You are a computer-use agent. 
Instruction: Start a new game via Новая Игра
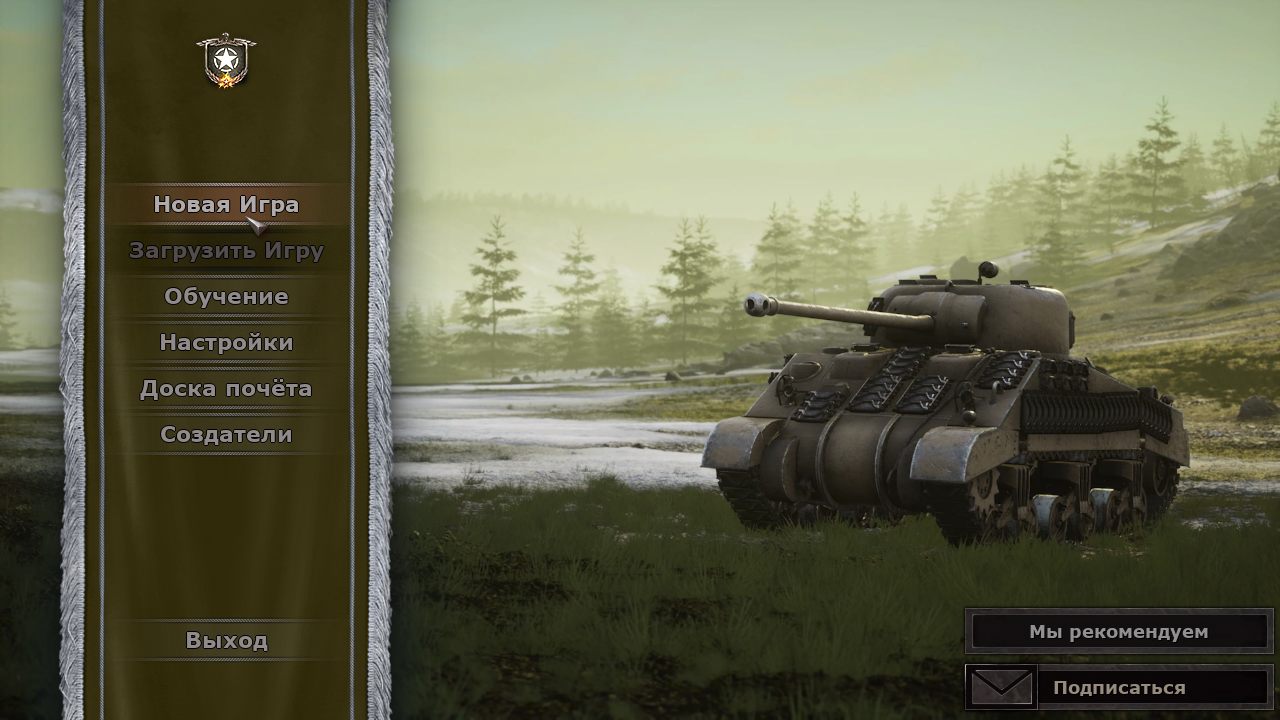[226, 204]
